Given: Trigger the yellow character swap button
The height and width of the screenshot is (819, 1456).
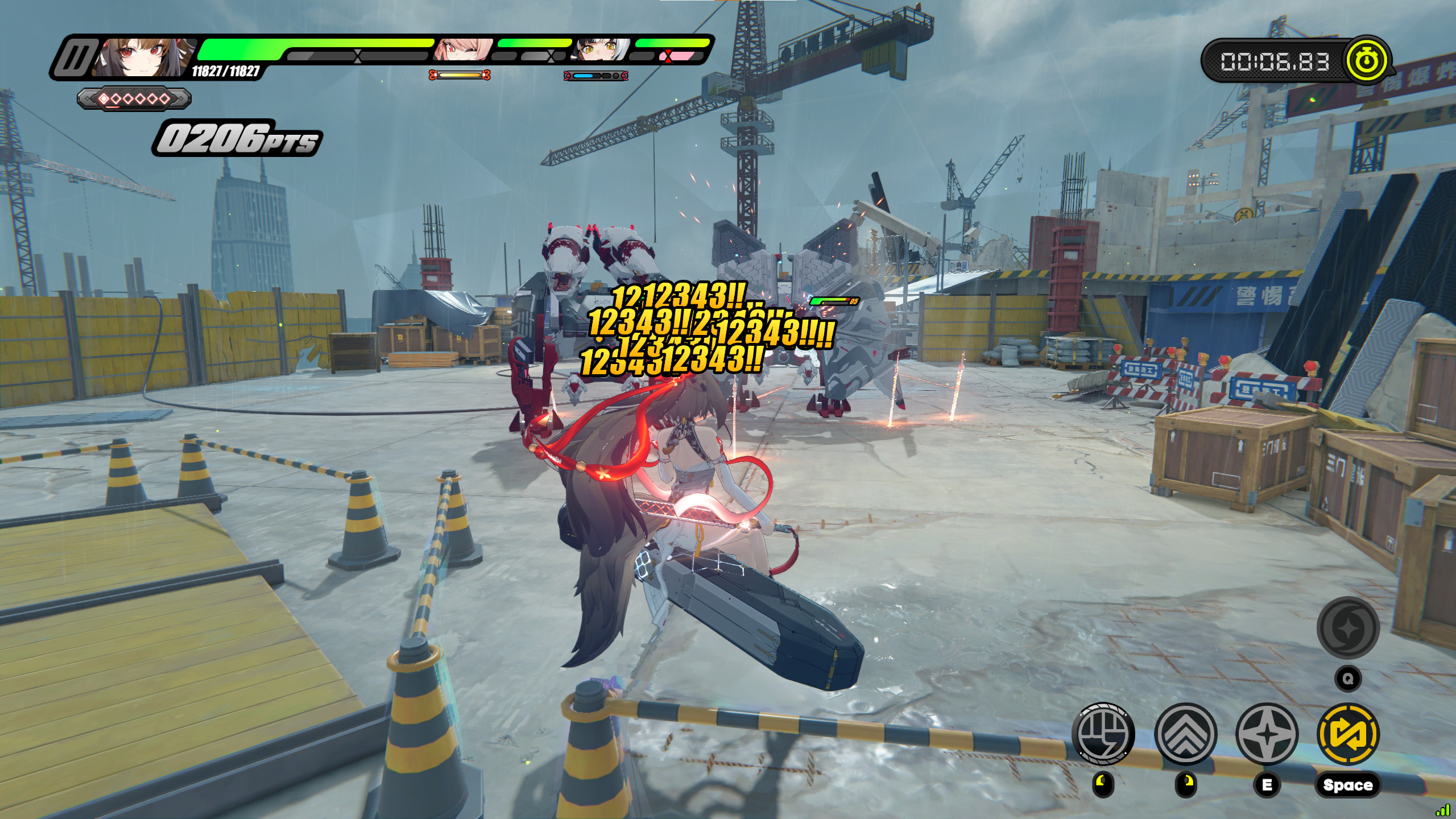Looking at the screenshot, I should point(1348,733).
